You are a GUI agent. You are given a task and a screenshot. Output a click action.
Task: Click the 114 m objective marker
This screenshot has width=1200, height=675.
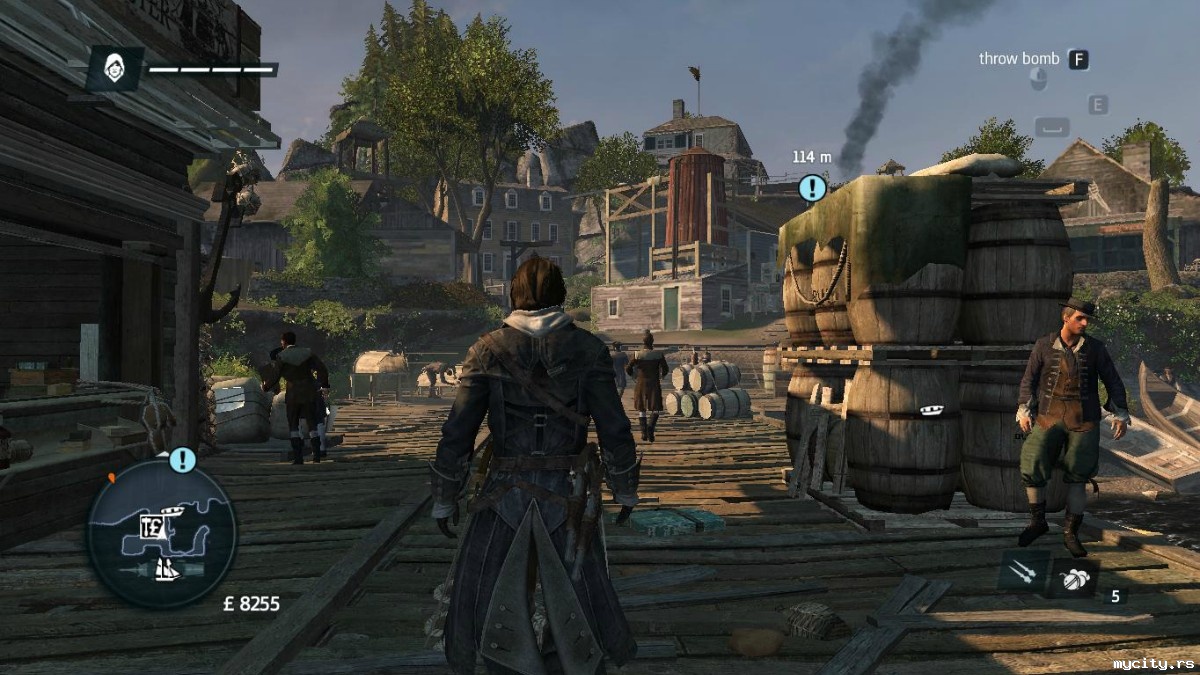point(812,187)
